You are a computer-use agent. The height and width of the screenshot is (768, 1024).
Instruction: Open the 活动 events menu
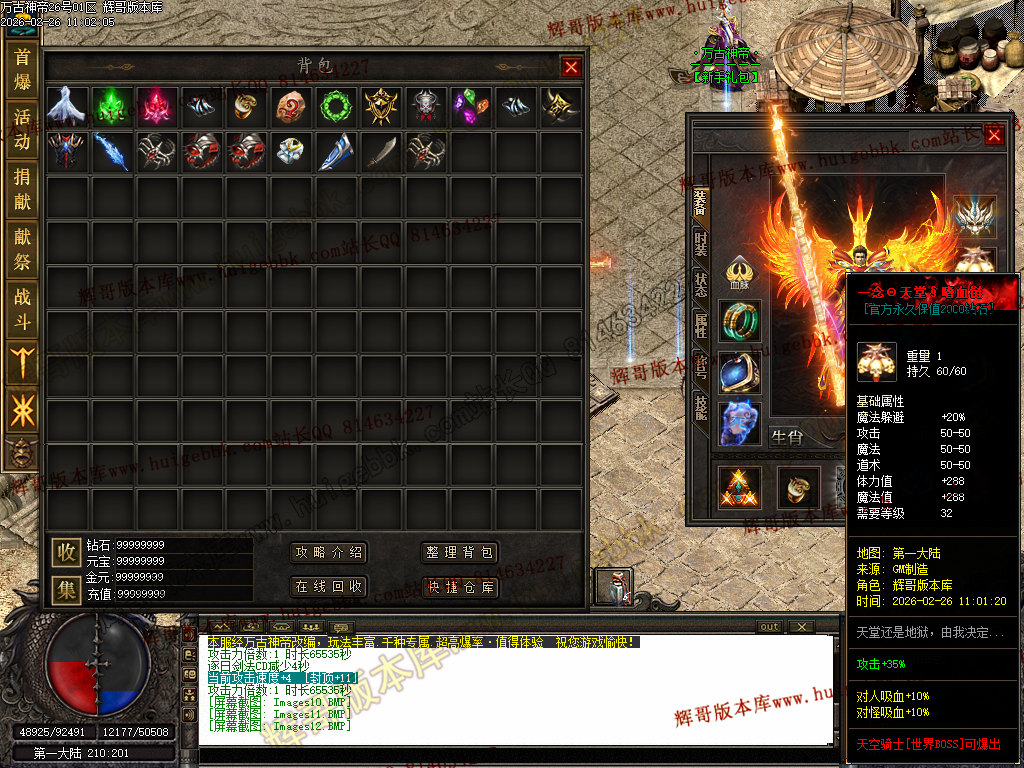pos(22,129)
